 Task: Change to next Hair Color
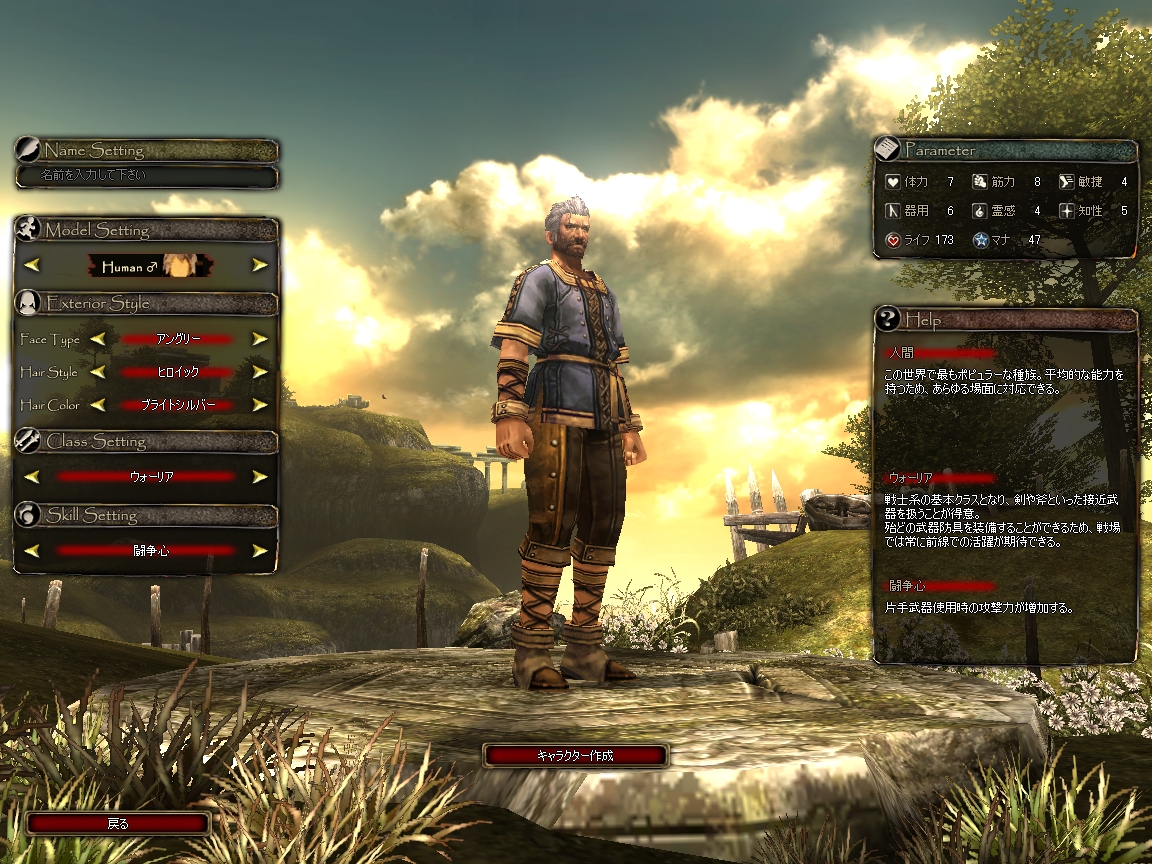[260, 405]
